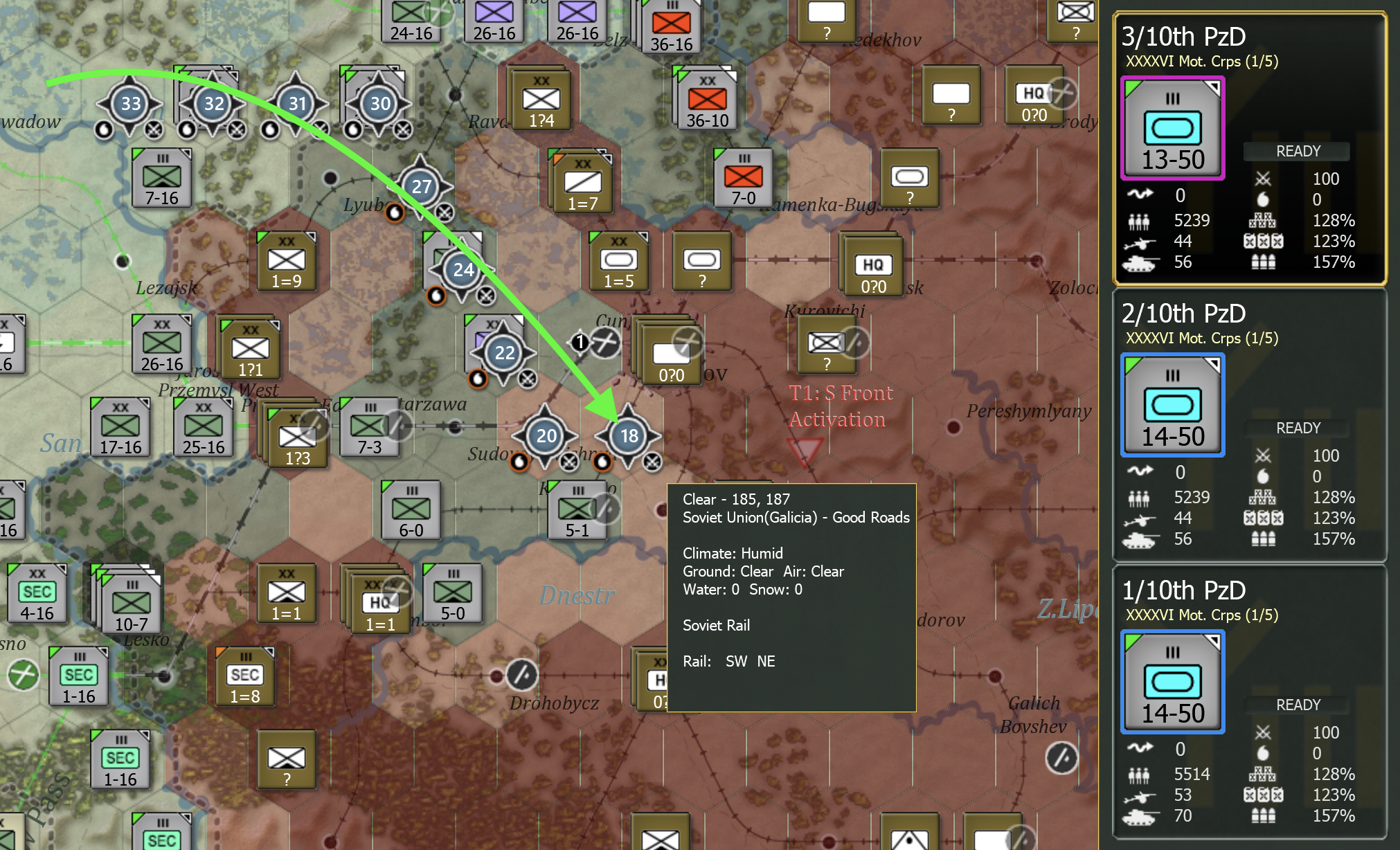This screenshot has width=1400, height=850.
Task: Click the READY status button of 3/10th PzD
Action: [x=1296, y=151]
